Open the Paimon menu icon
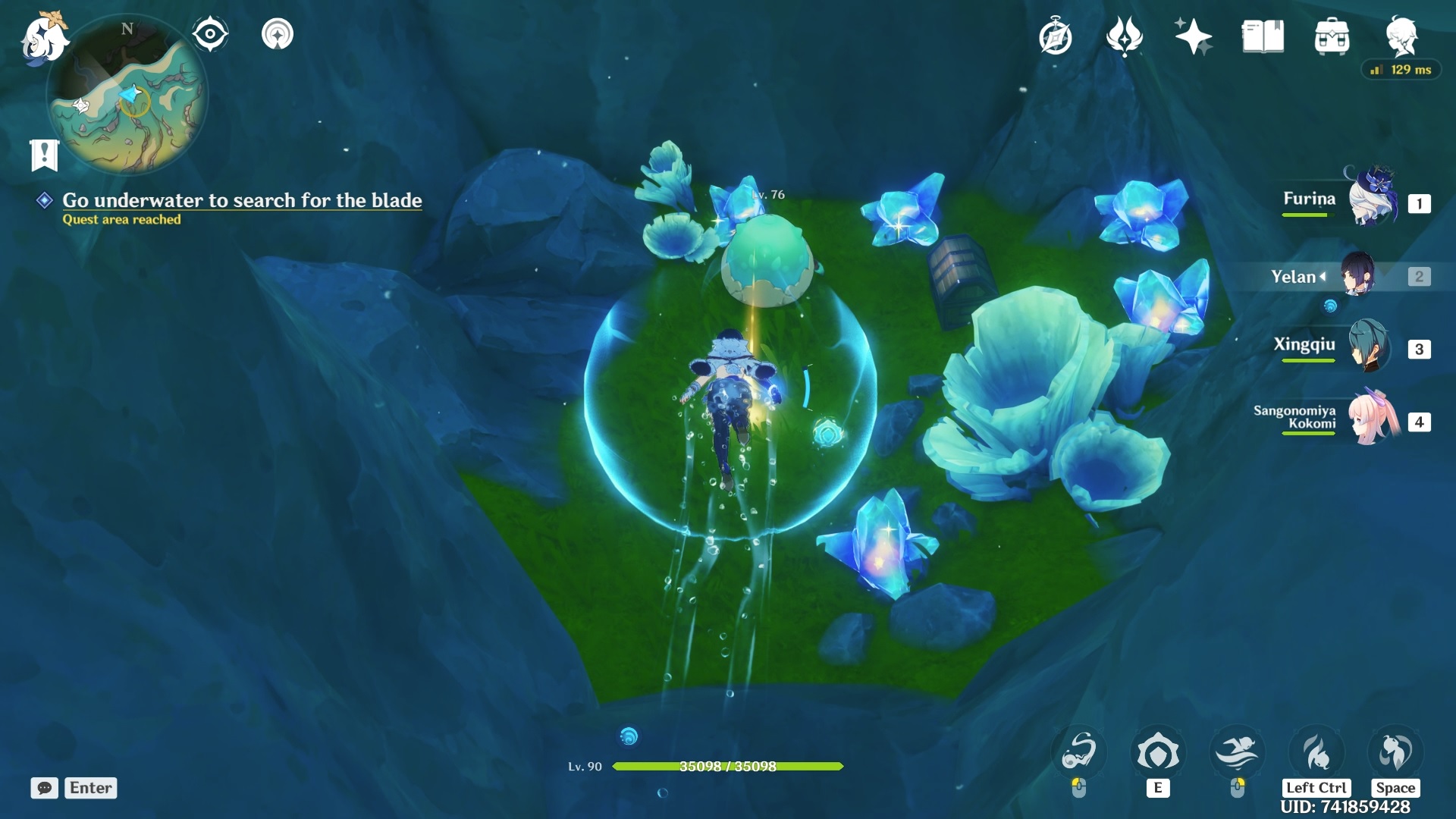1456x819 pixels. point(44,38)
